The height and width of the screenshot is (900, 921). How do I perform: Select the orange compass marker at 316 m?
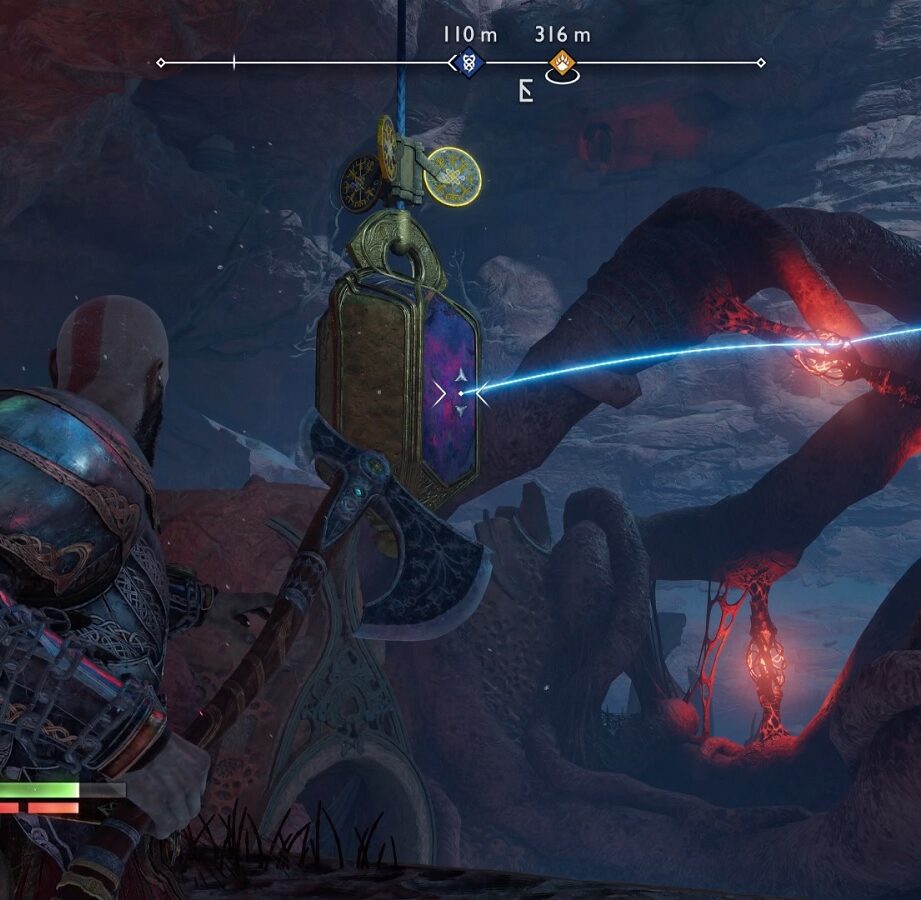click(562, 63)
